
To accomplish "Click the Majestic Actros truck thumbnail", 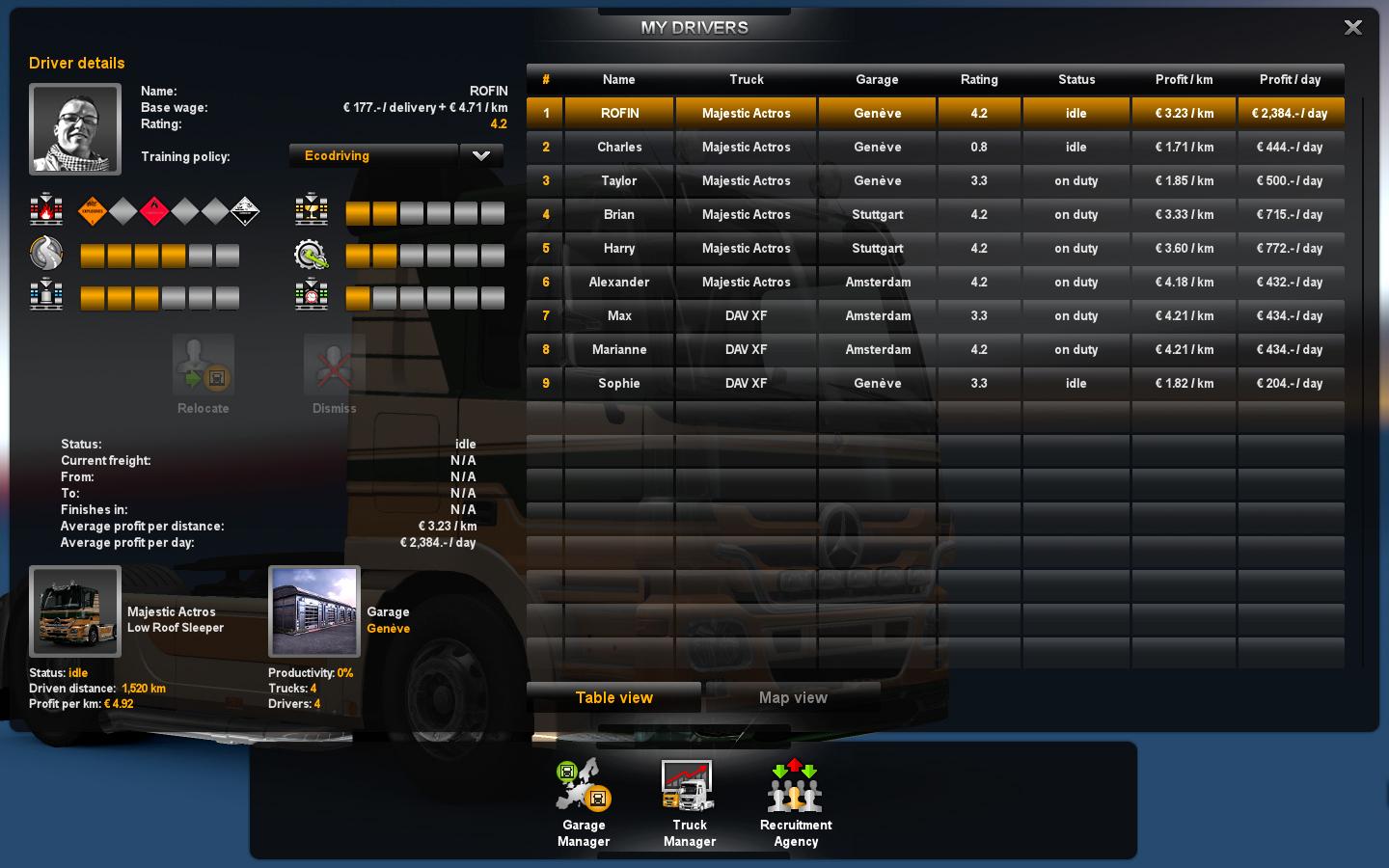I will (75, 611).
